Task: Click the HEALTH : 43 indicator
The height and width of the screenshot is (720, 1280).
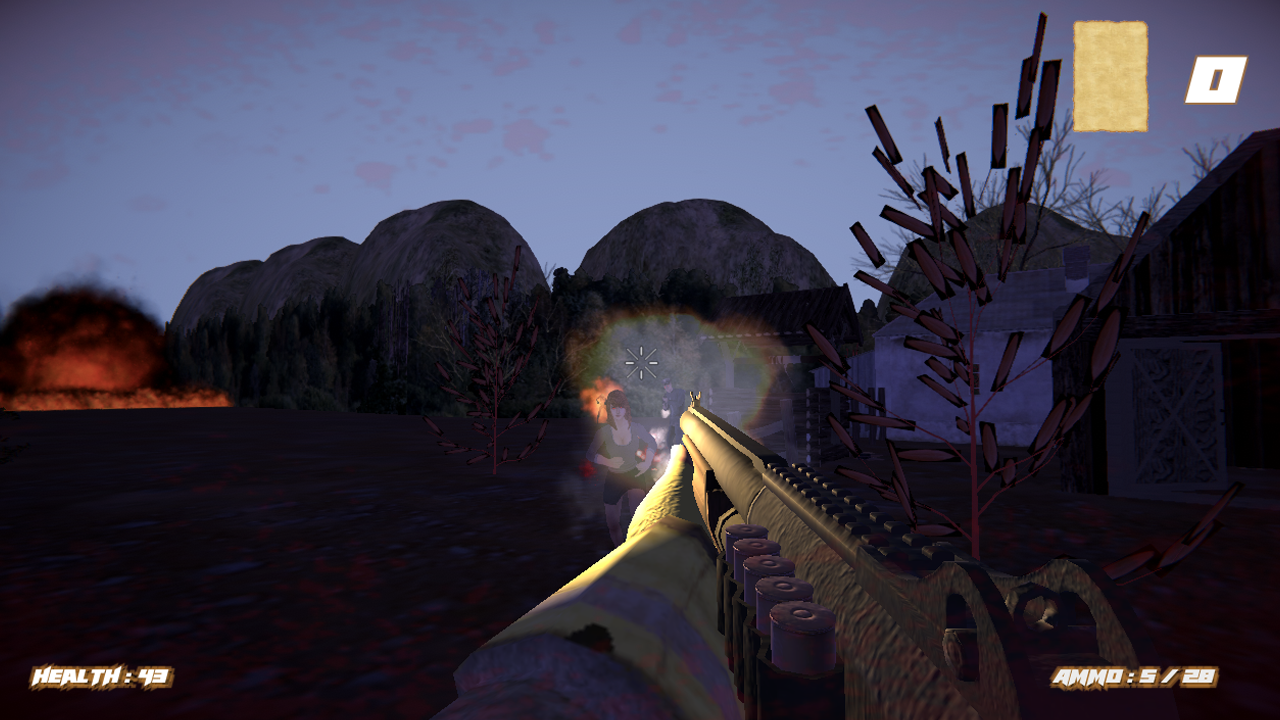Action: 98,676
